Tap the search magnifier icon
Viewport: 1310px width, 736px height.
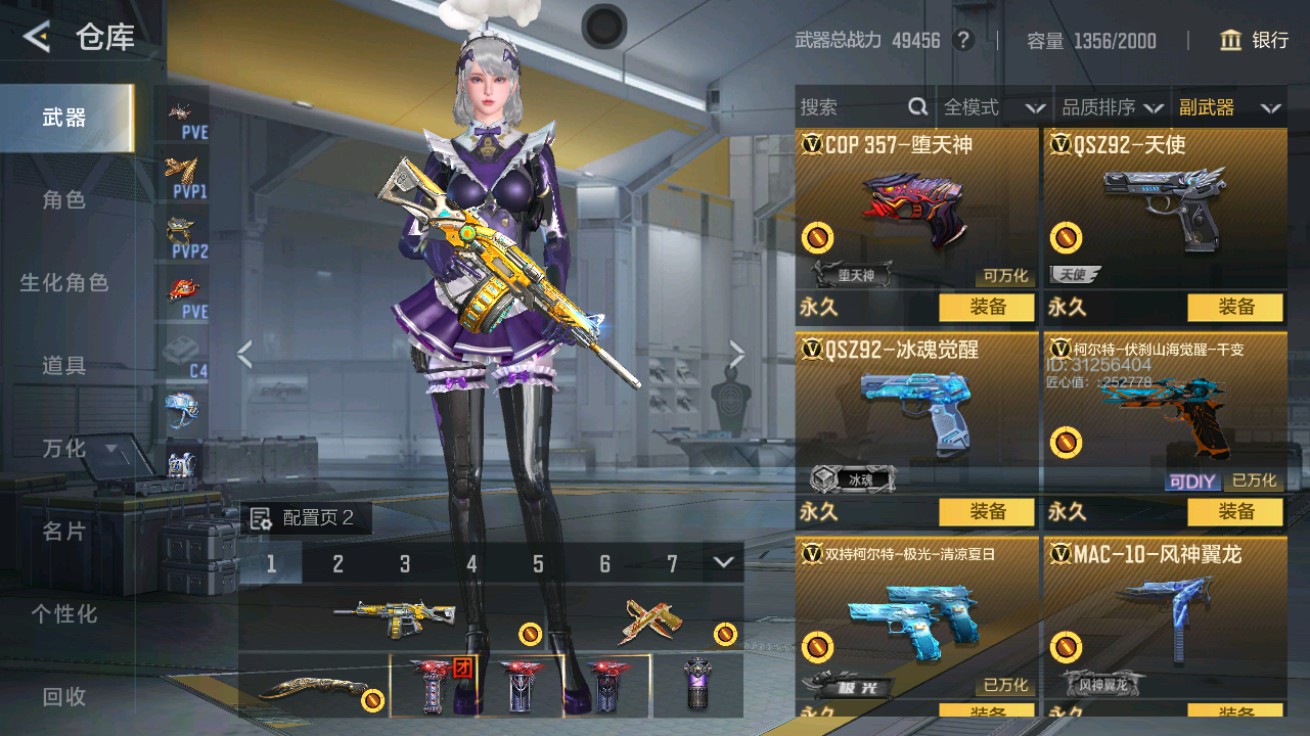click(x=916, y=106)
